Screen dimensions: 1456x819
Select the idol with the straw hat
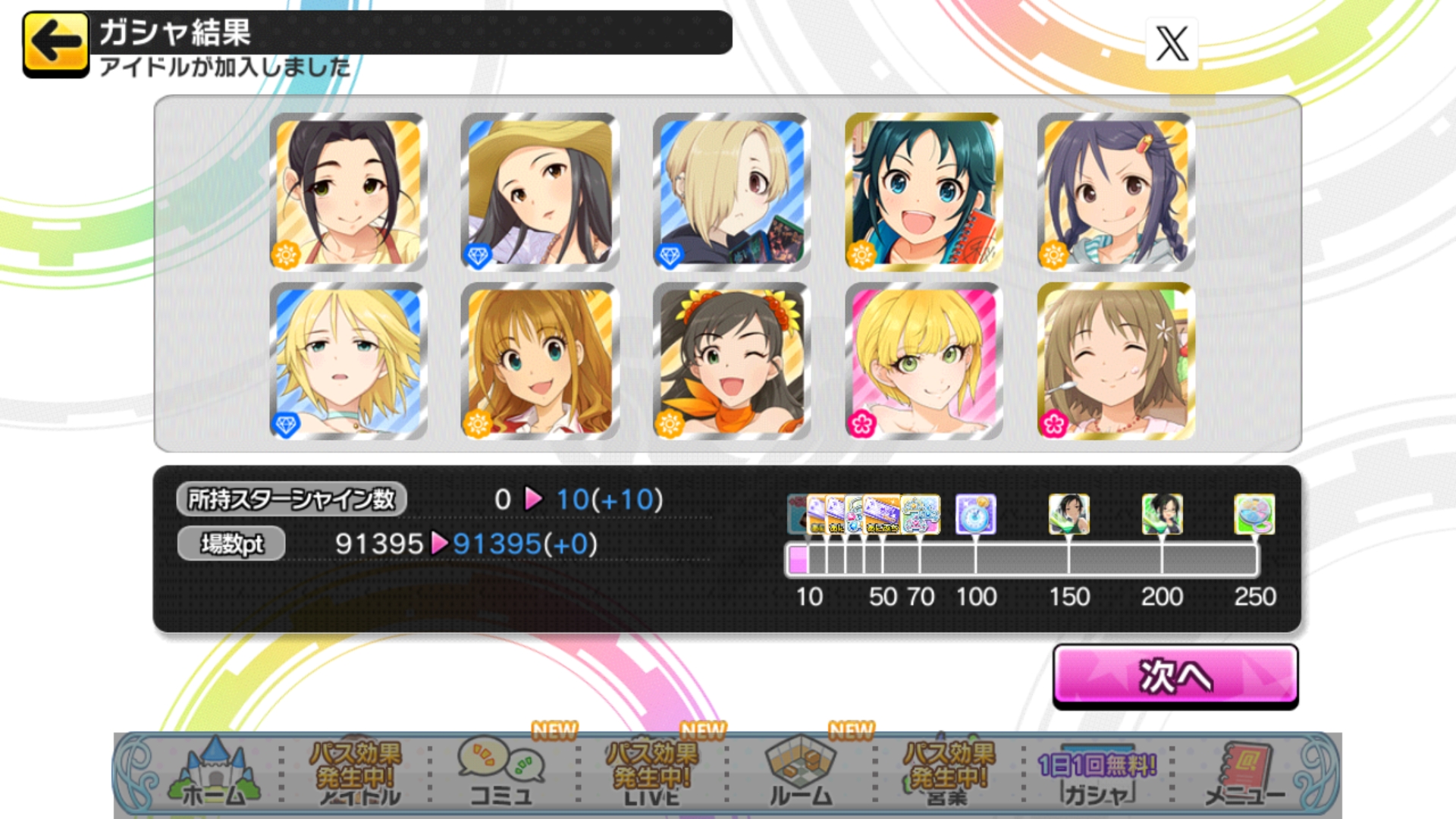tap(540, 192)
